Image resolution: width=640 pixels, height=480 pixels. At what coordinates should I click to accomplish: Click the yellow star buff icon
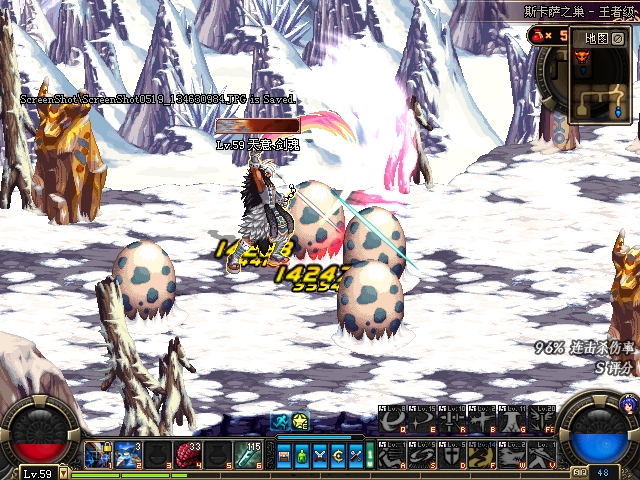click(x=300, y=421)
